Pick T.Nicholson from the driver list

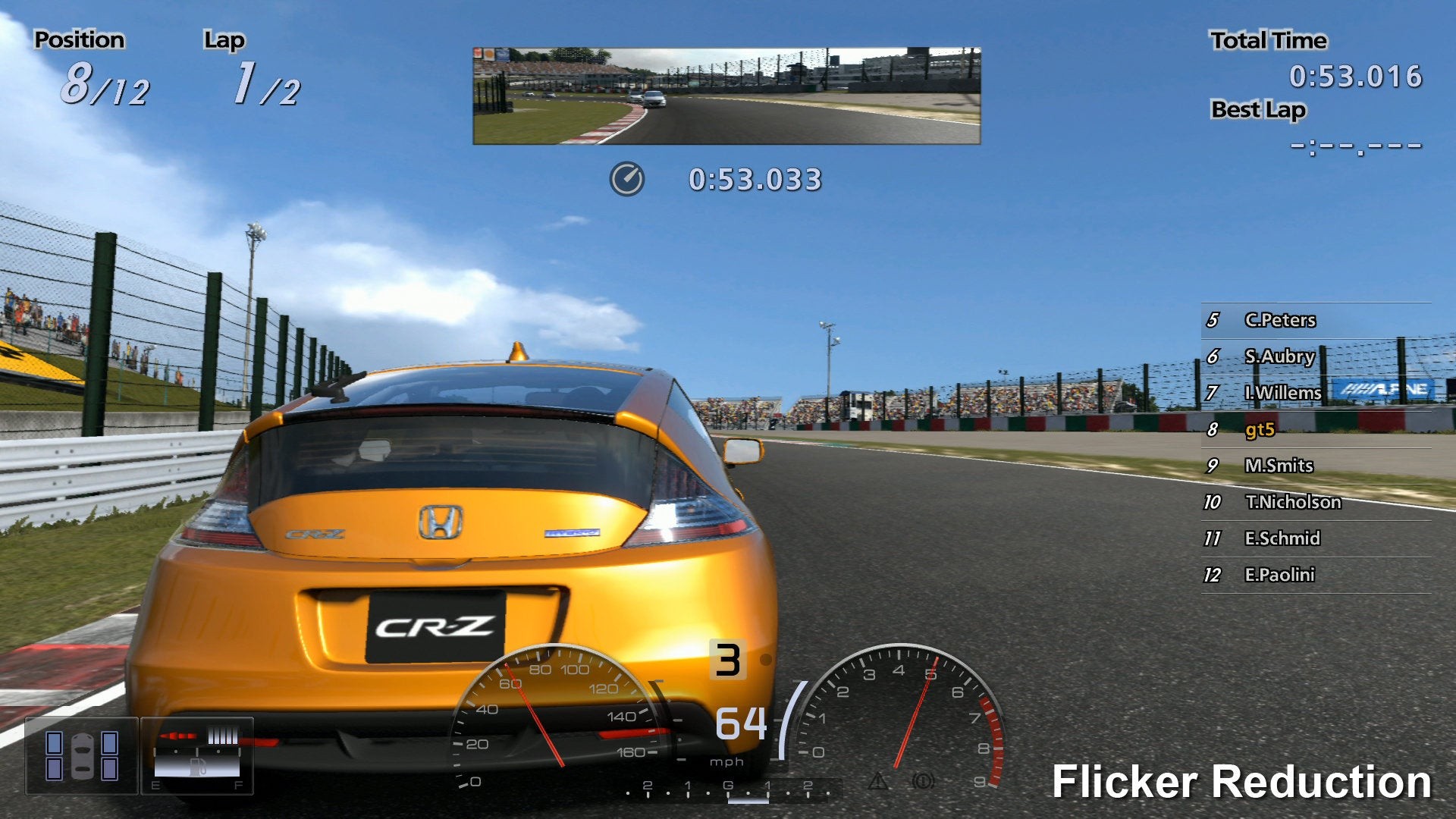pos(1292,502)
